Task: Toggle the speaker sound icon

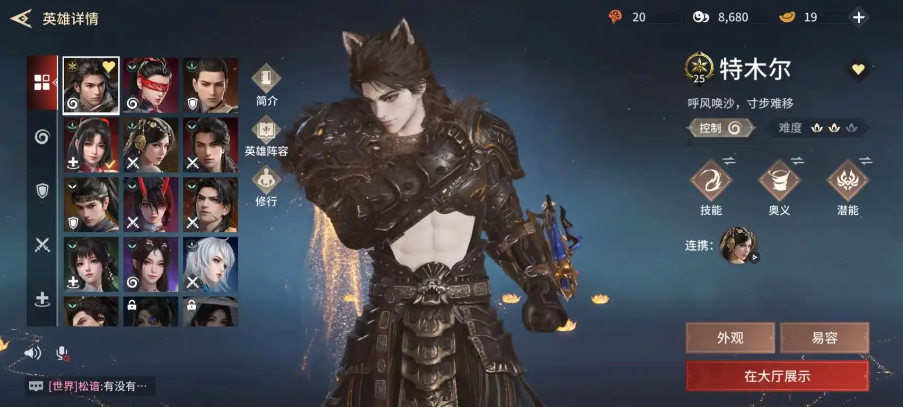Action: pyautogui.click(x=33, y=353)
